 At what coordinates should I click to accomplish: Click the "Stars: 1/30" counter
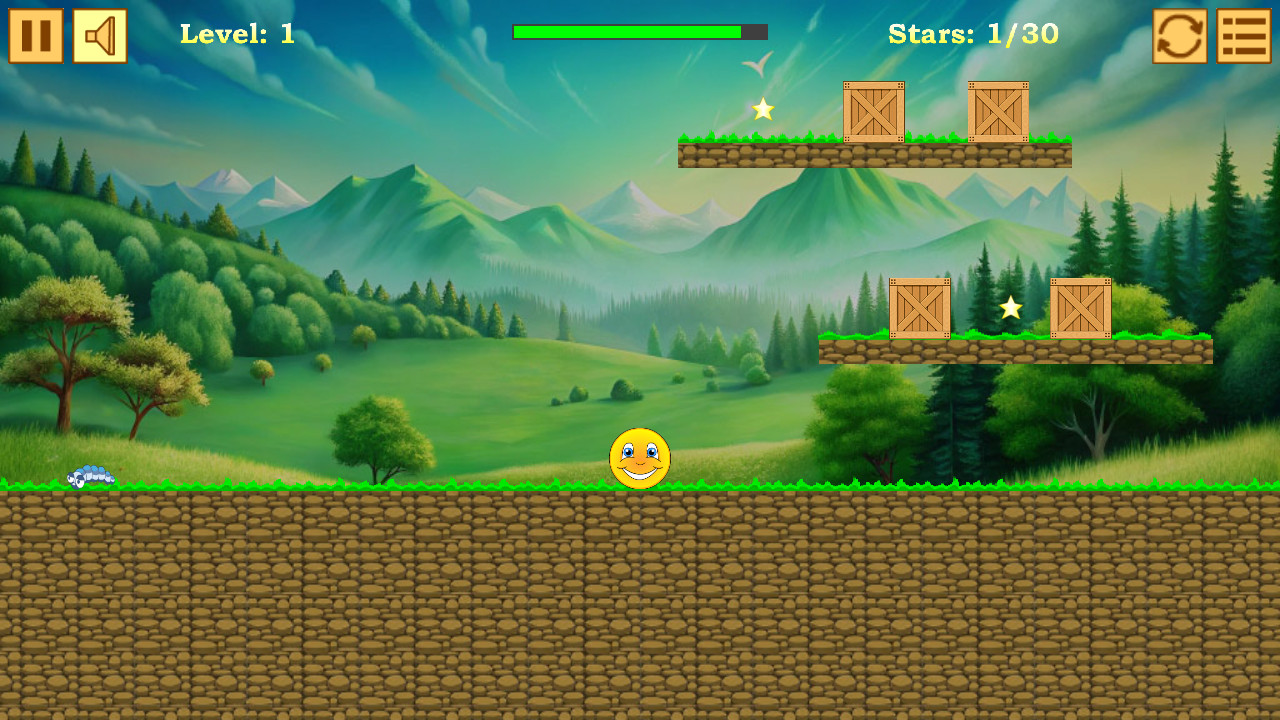(x=973, y=33)
